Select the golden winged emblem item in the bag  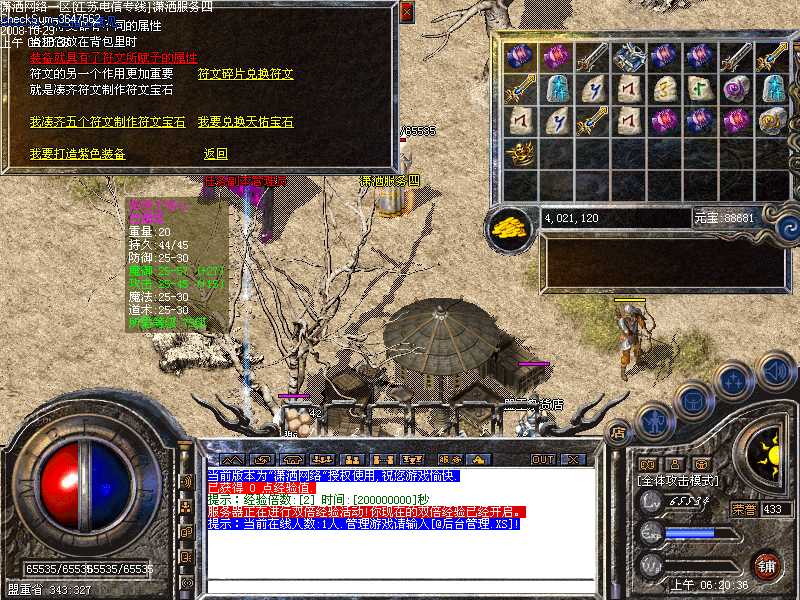(520, 153)
